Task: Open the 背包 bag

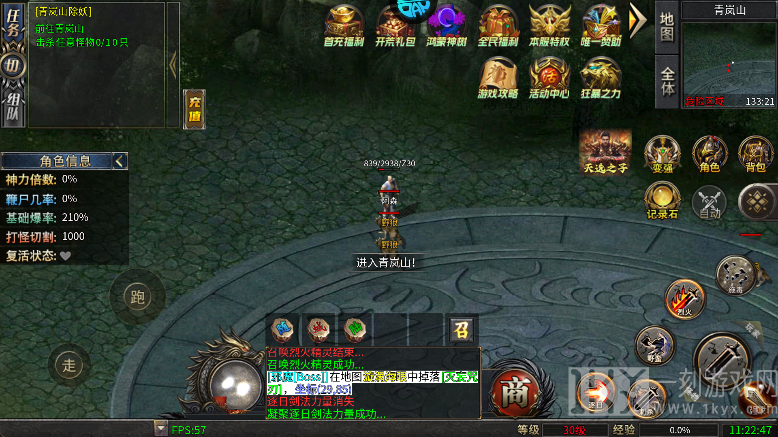Action: pos(755,153)
